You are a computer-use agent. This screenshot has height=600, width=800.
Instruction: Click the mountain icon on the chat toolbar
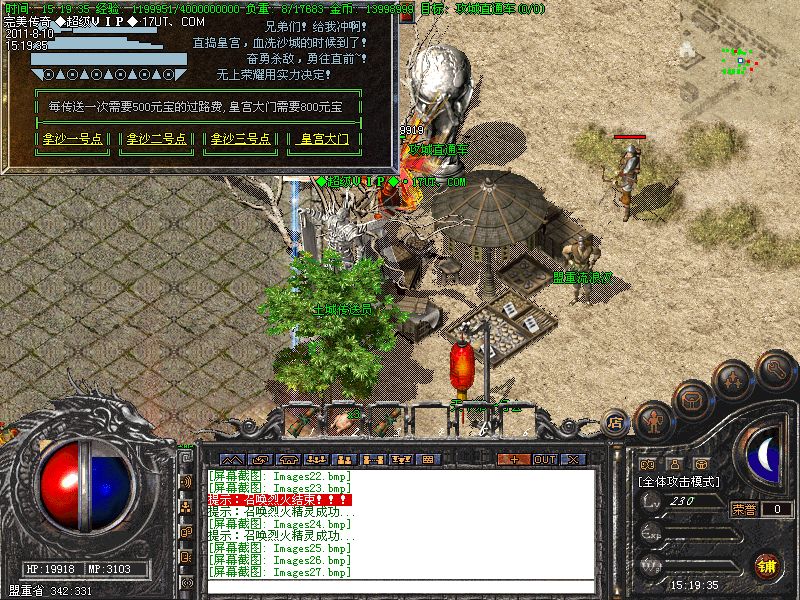tap(231, 459)
